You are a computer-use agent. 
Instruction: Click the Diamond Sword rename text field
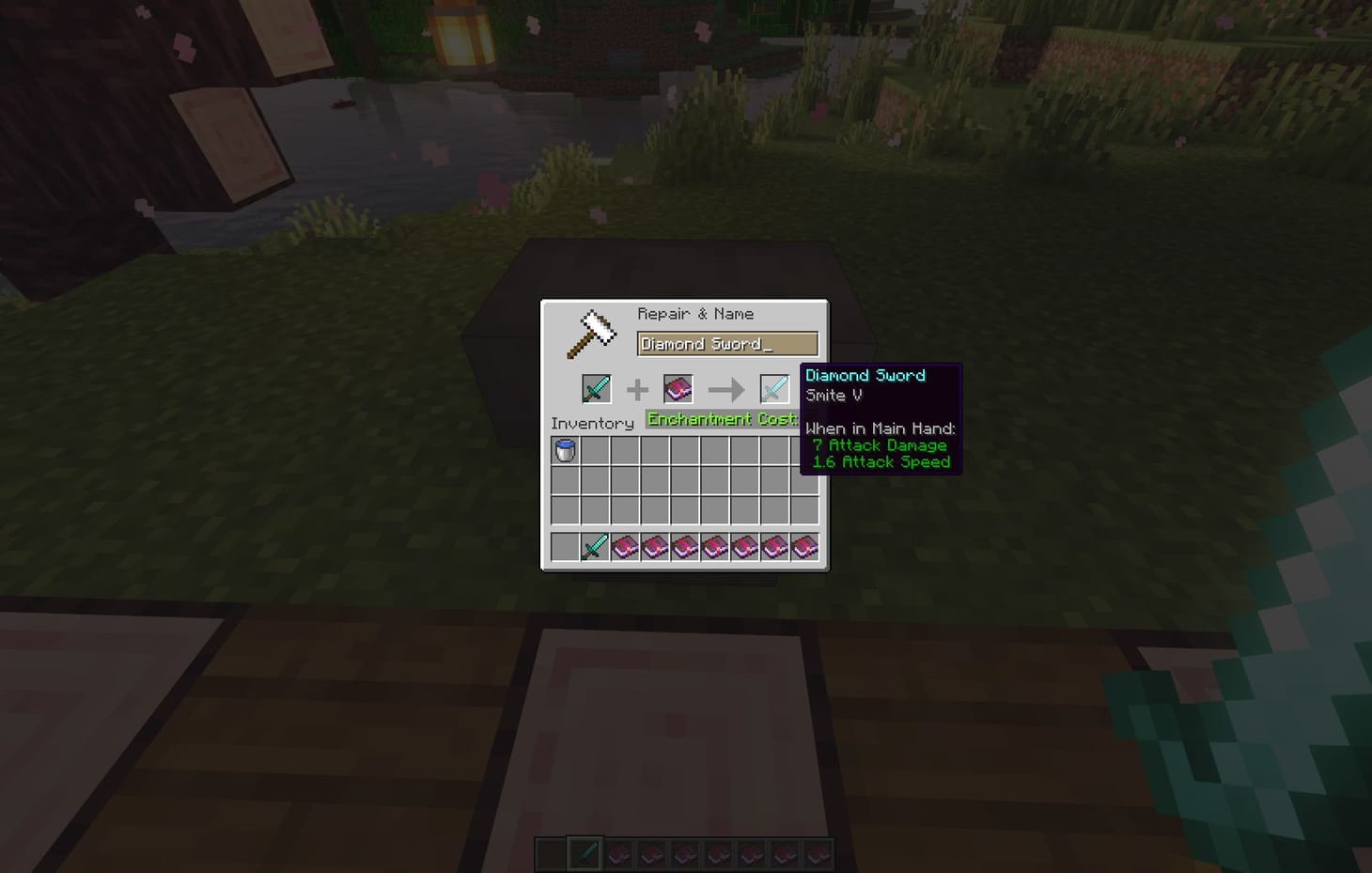(x=725, y=343)
